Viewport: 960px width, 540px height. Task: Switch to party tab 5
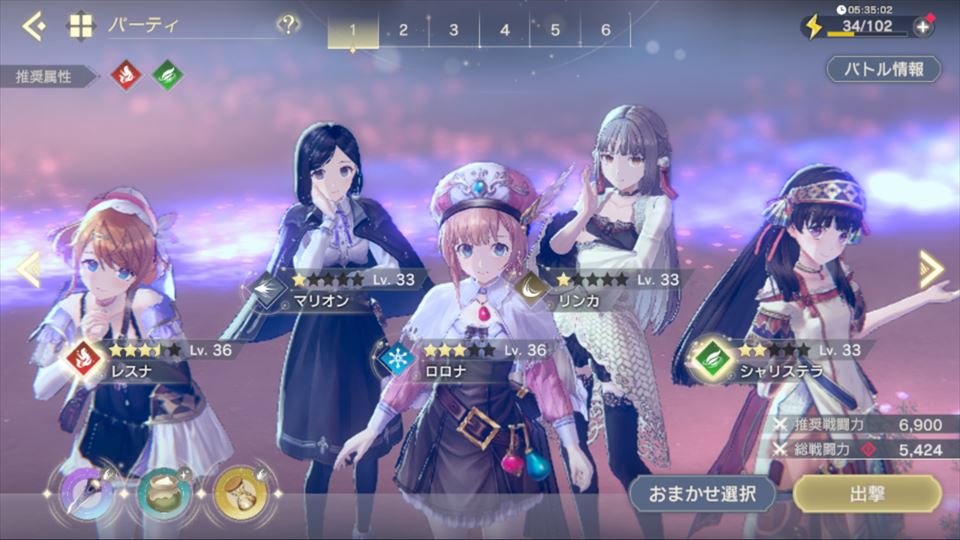(x=555, y=30)
